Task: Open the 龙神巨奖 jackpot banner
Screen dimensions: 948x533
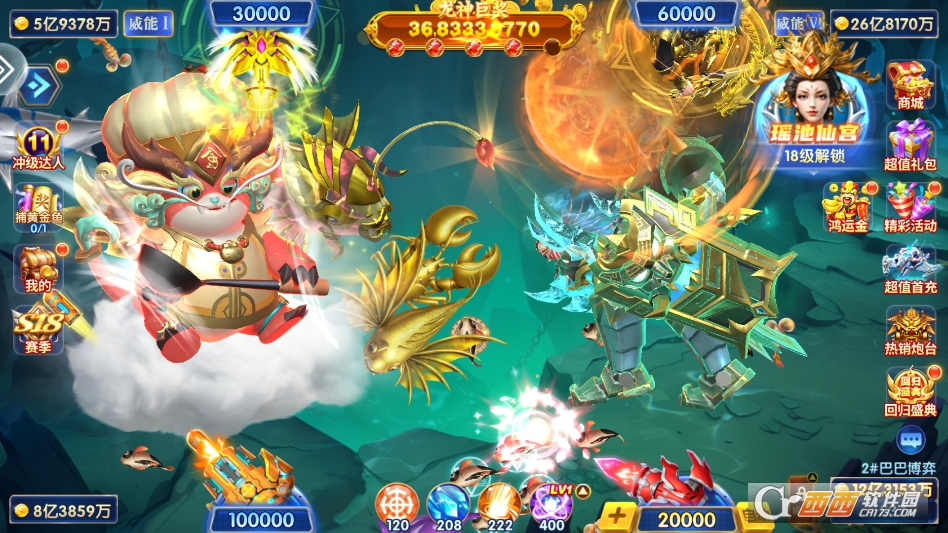Action: (474, 30)
